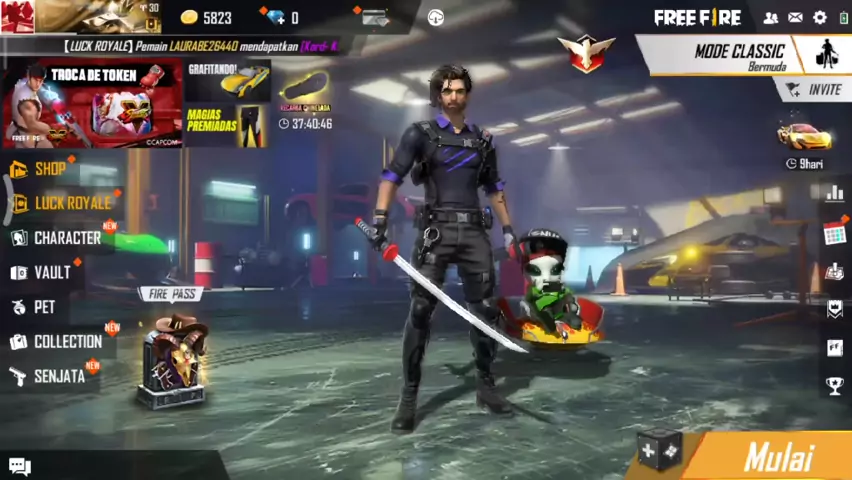Invite a teammate with the INVITE button

click(x=815, y=90)
